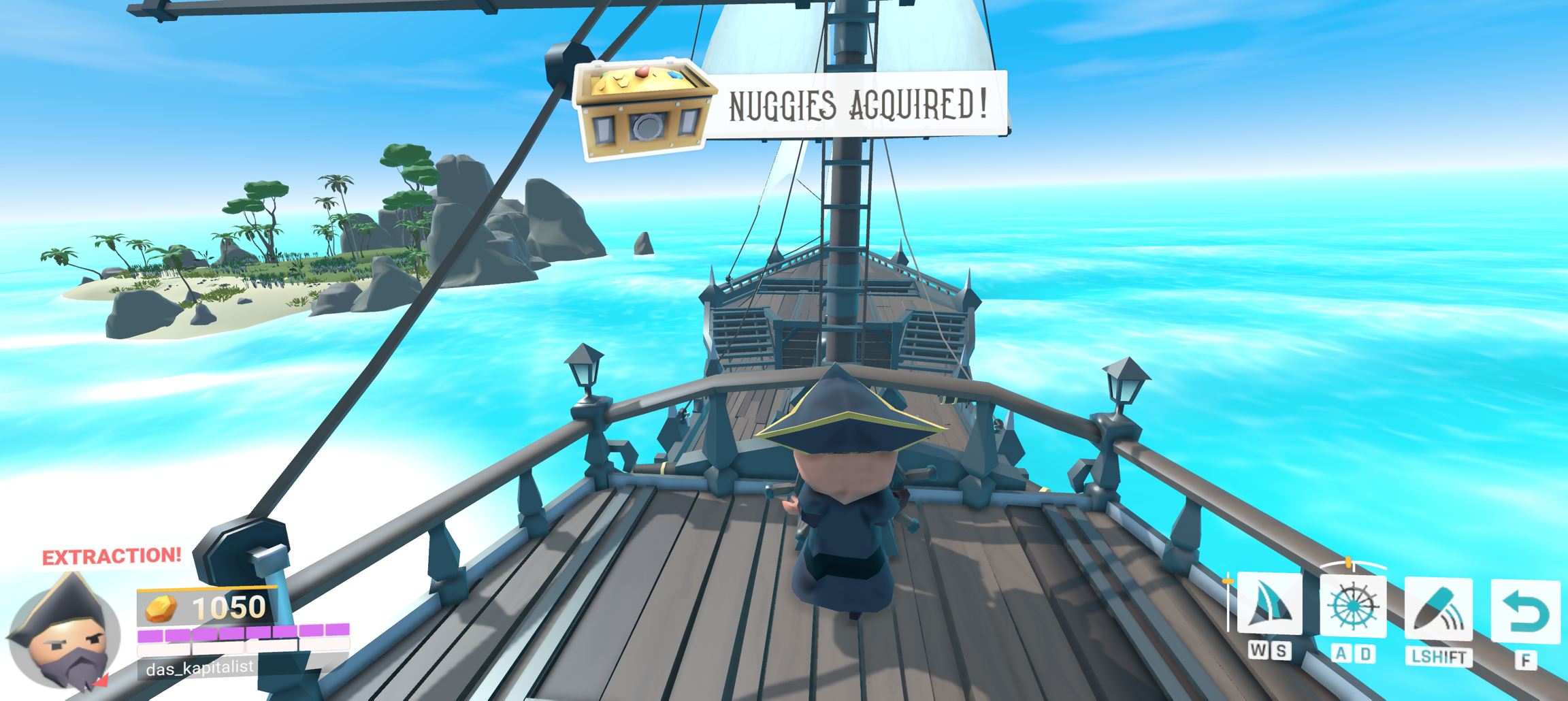Click the Nuggies Acquired treasure chest banner
This screenshot has width=1568, height=701.
coord(789,107)
